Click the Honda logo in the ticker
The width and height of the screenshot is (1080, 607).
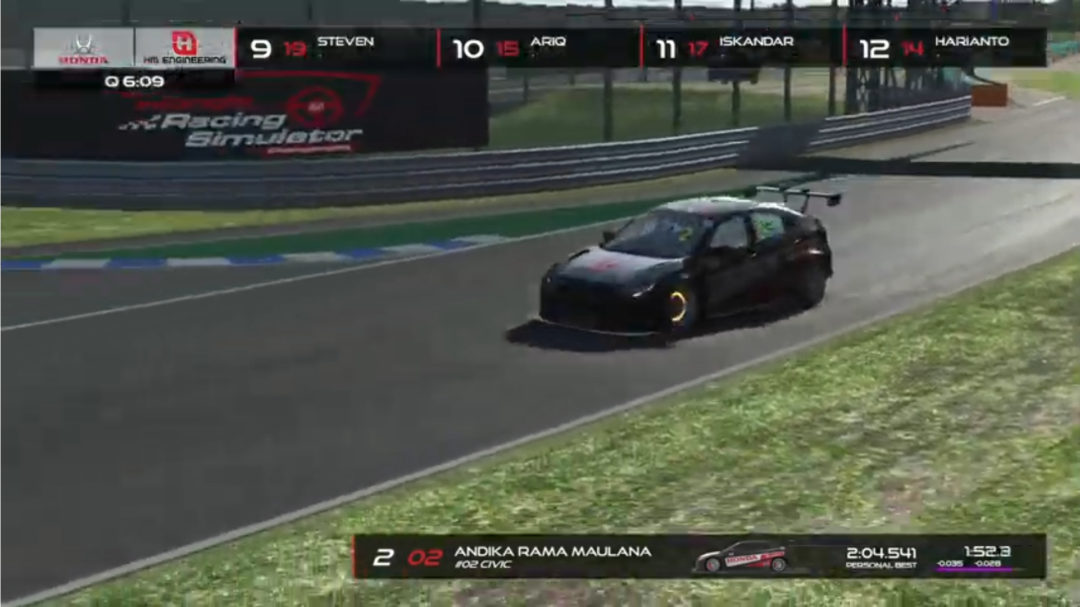point(84,48)
